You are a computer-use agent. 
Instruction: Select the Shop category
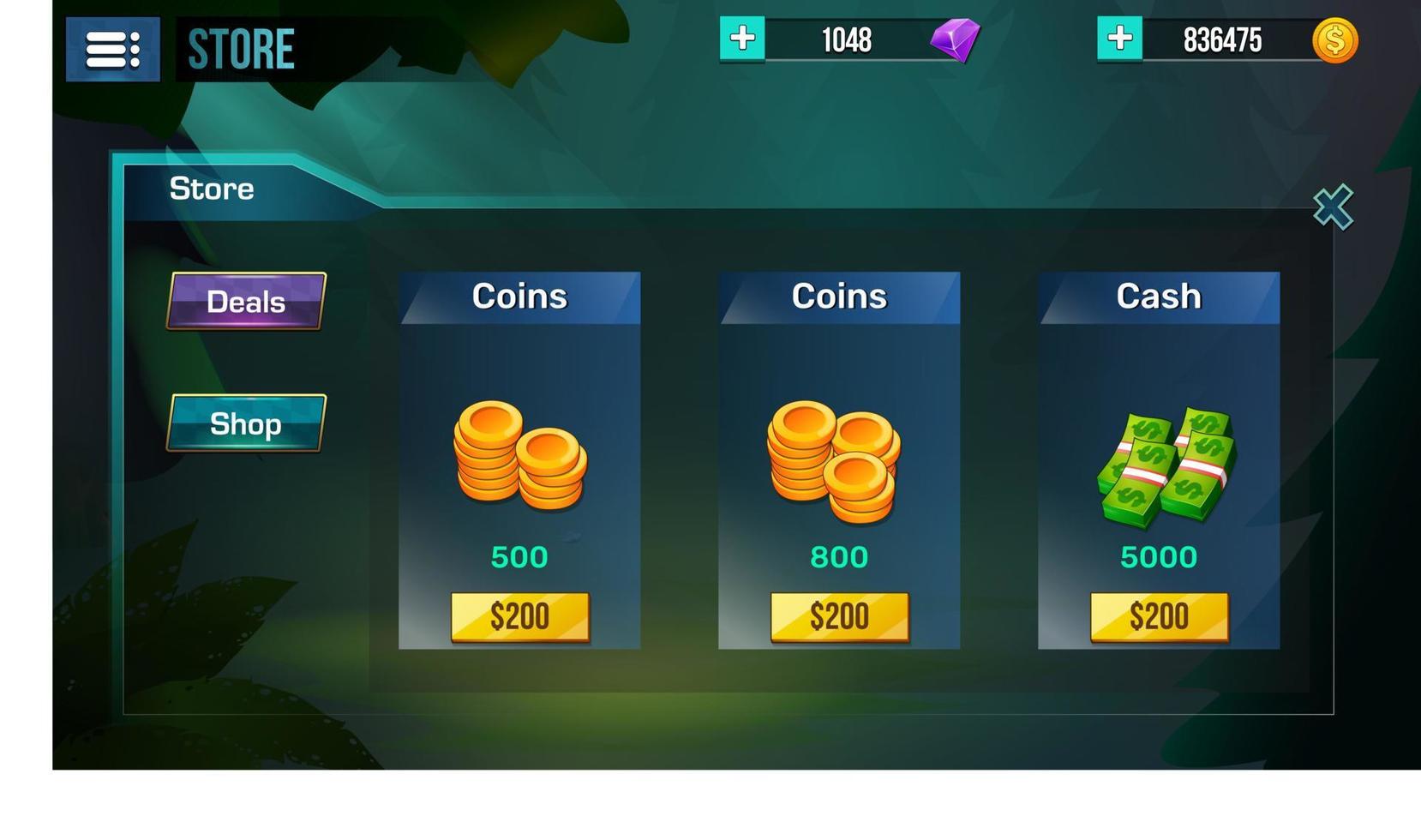[x=246, y=423]
